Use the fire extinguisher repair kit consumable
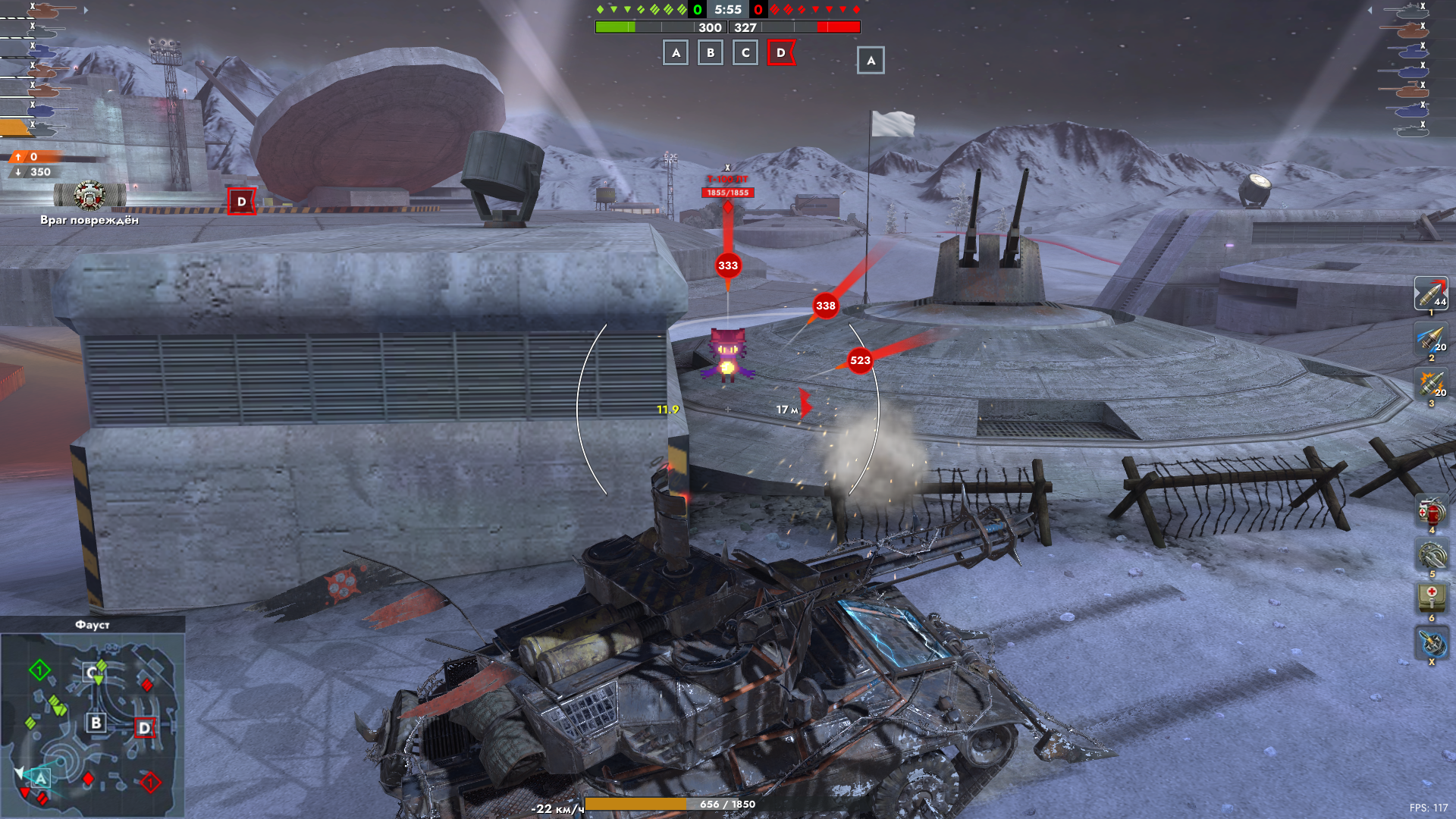Screen dimensions: 1456x819 [x=1432, y=512]
